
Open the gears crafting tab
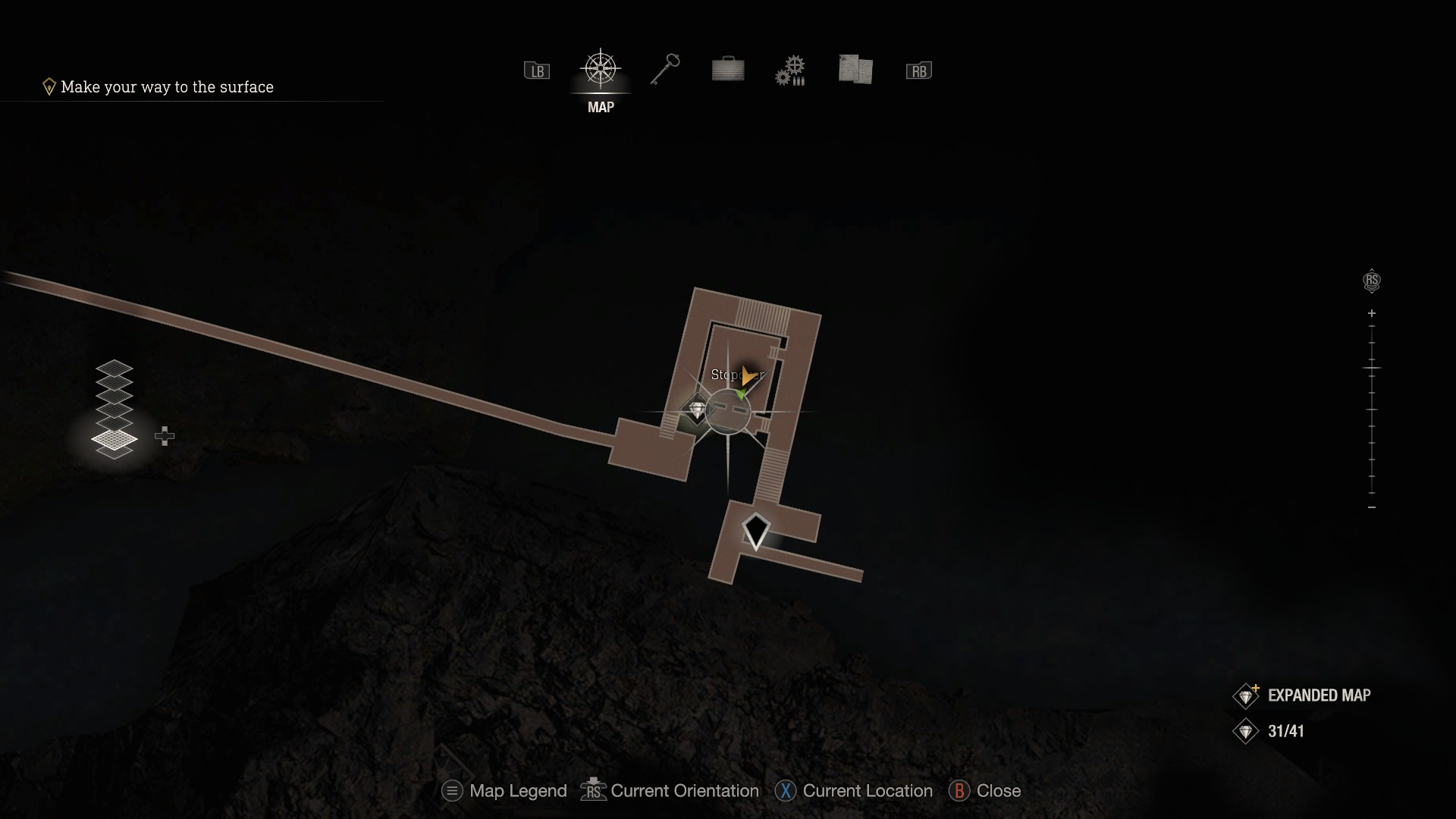(790, 71)
